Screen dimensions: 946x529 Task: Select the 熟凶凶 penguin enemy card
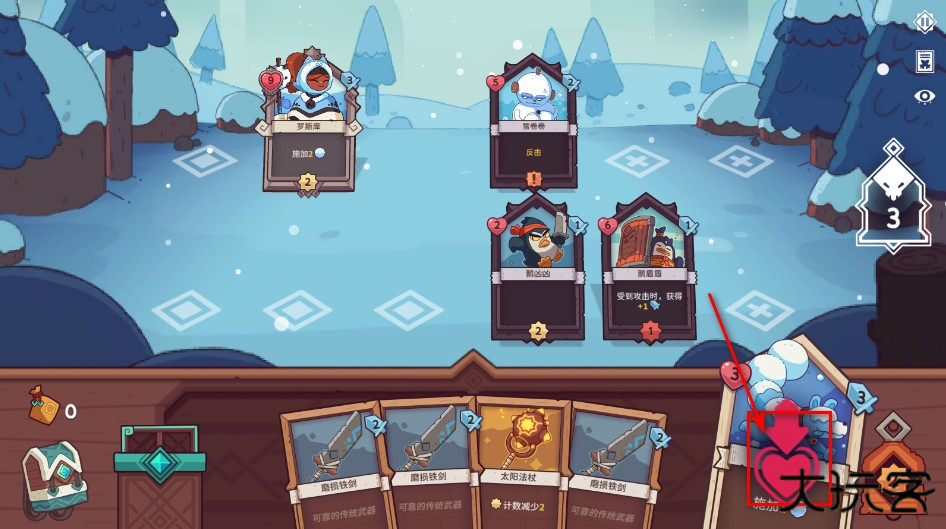539,269
